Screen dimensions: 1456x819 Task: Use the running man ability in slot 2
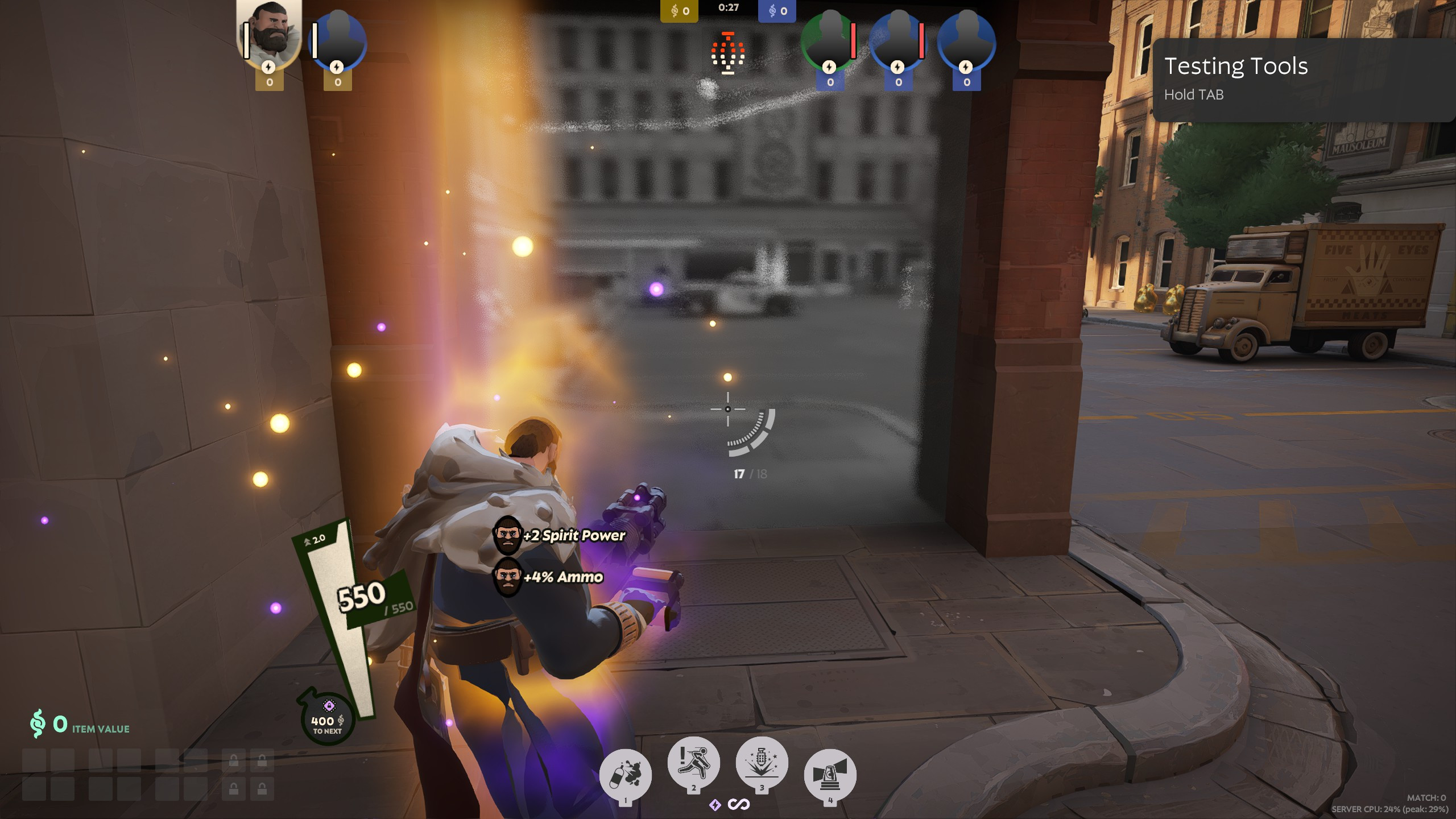pyautogui.click(x=693, y=763)
